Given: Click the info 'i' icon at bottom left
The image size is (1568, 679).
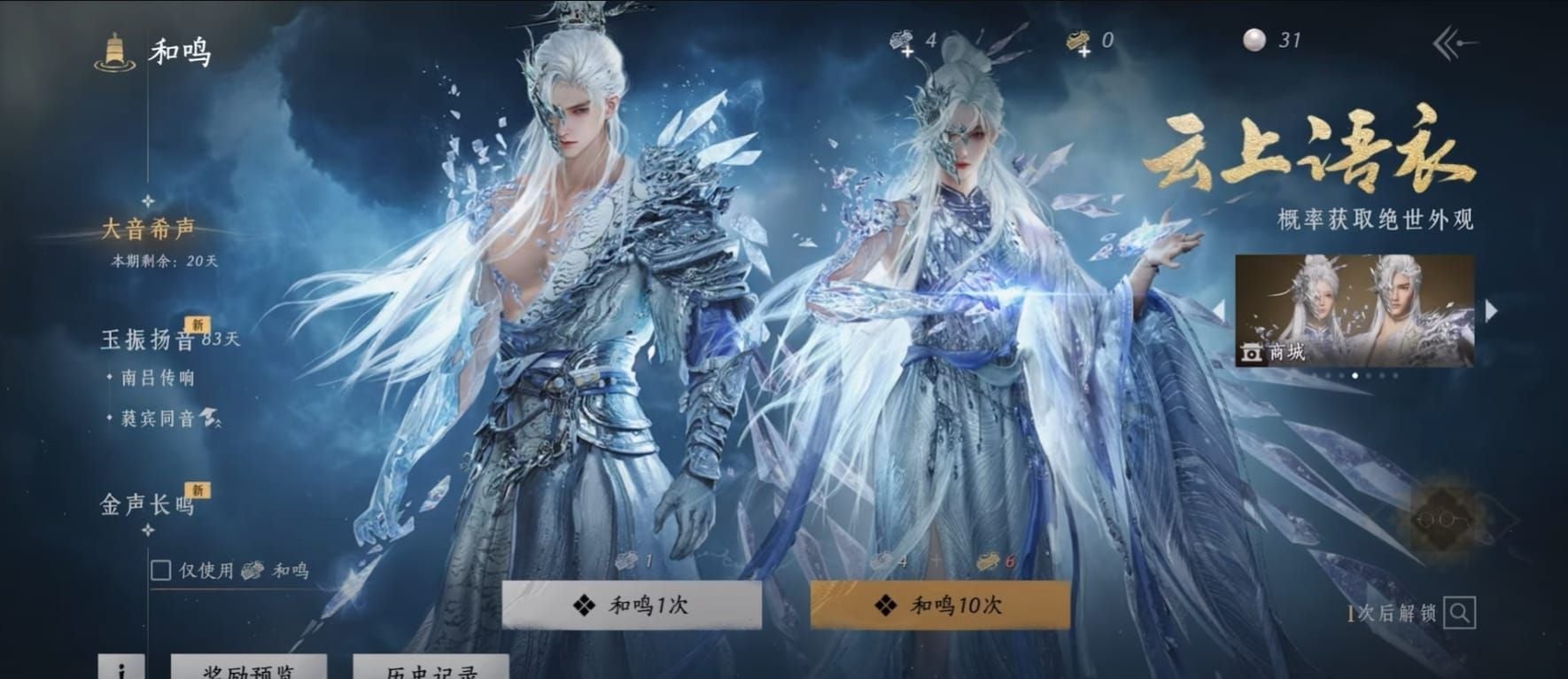Looking at the screenshot, I should [121, 670].
